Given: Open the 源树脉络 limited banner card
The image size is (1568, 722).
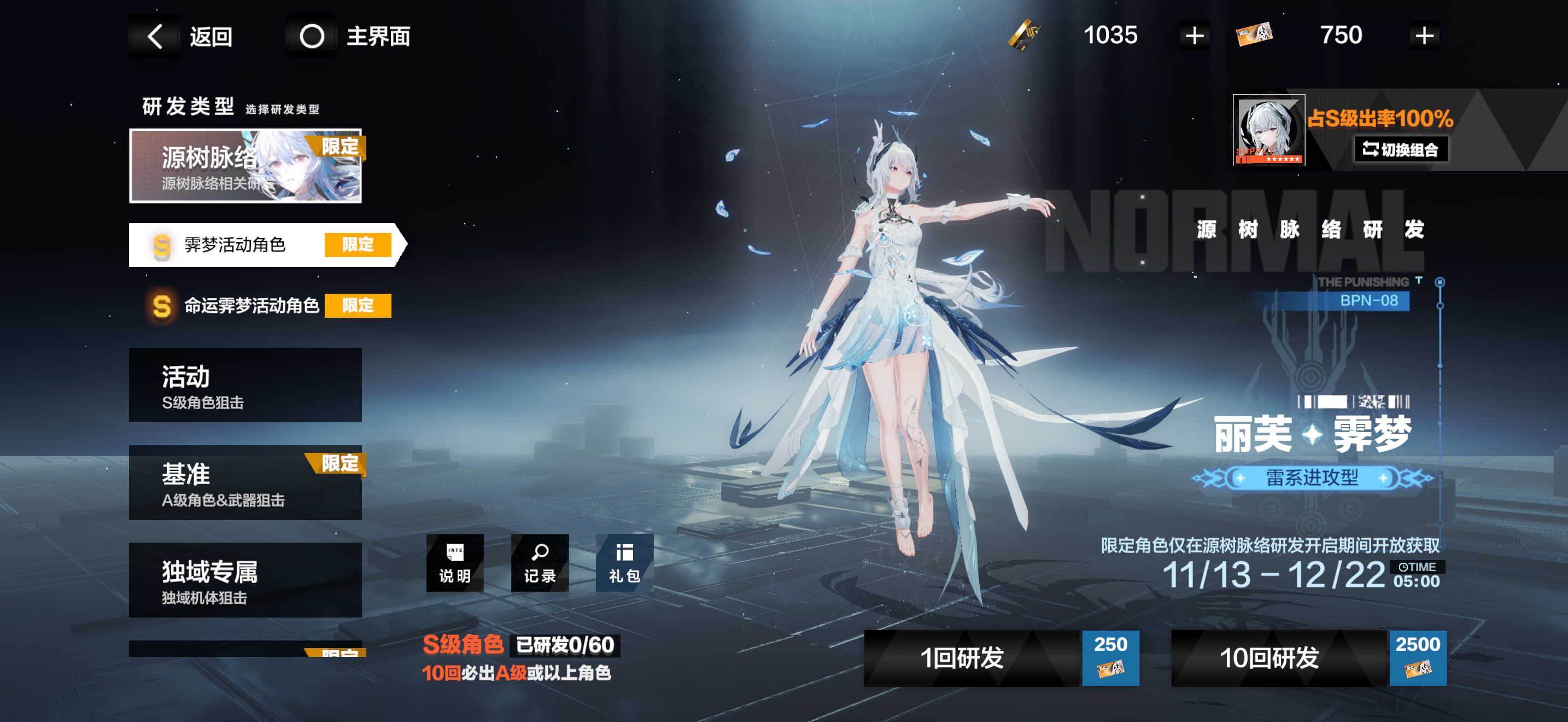Looking at the screenshot, I should click(245, 165).
